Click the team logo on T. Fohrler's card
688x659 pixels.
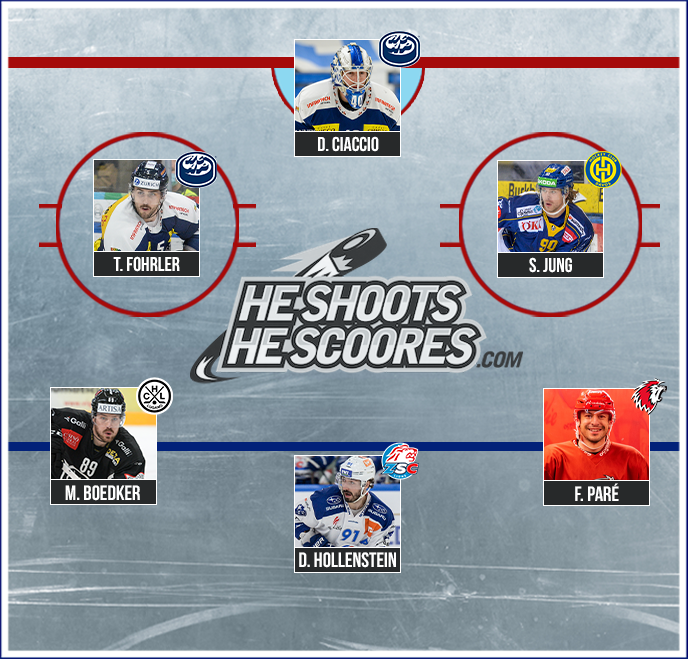[x=196, y=169]
